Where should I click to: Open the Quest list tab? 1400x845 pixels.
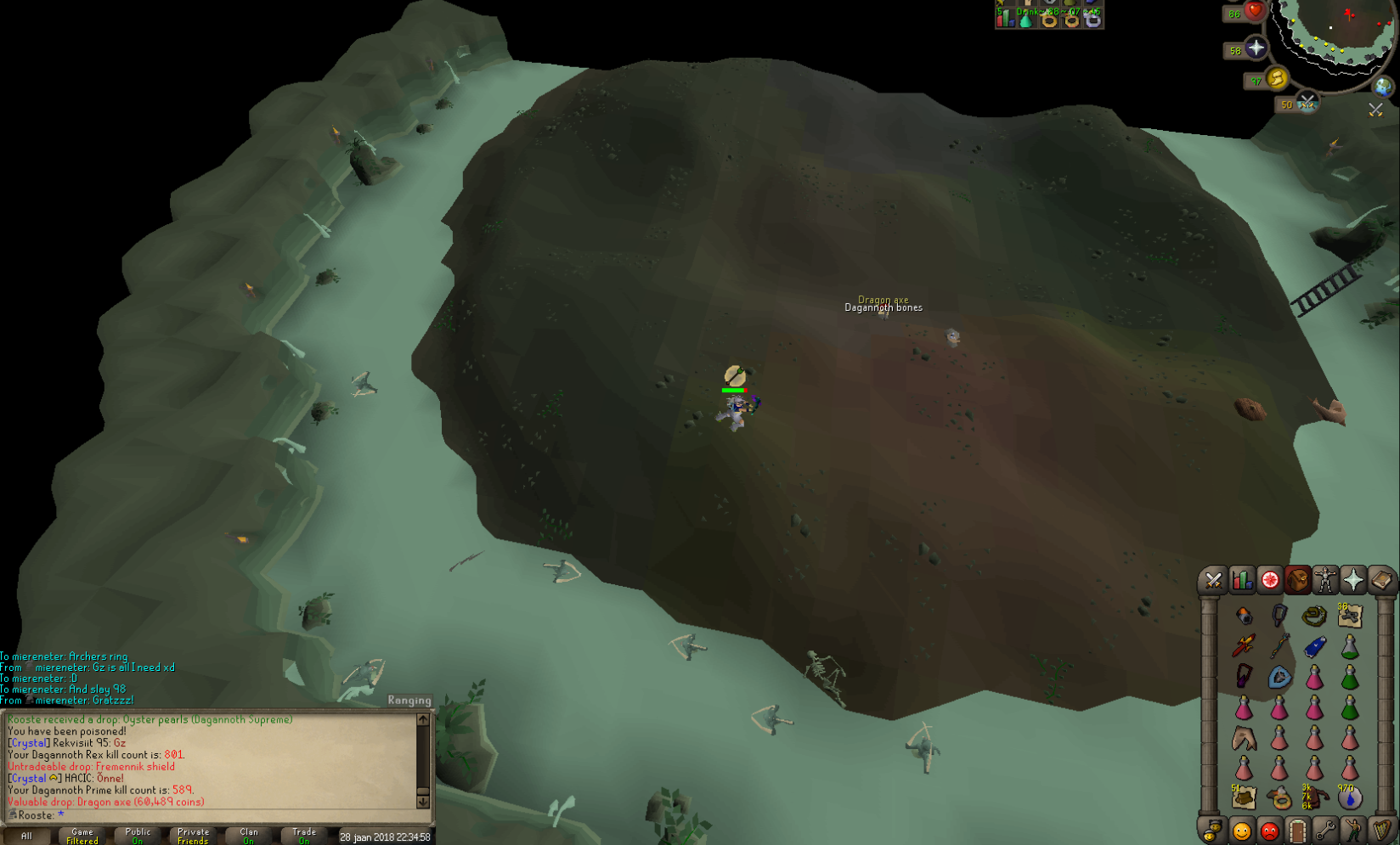click(x=1269, y=578)
